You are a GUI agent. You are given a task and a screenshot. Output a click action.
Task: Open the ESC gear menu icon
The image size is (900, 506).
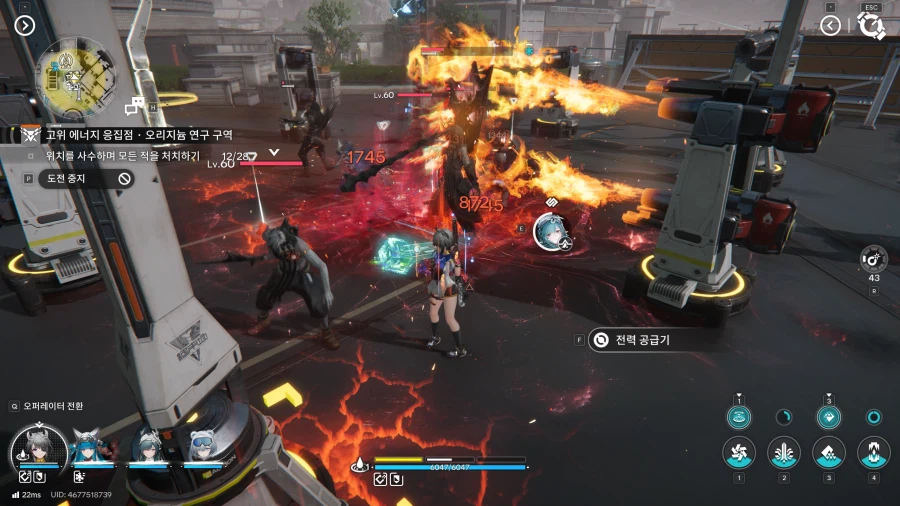(871, 27)
